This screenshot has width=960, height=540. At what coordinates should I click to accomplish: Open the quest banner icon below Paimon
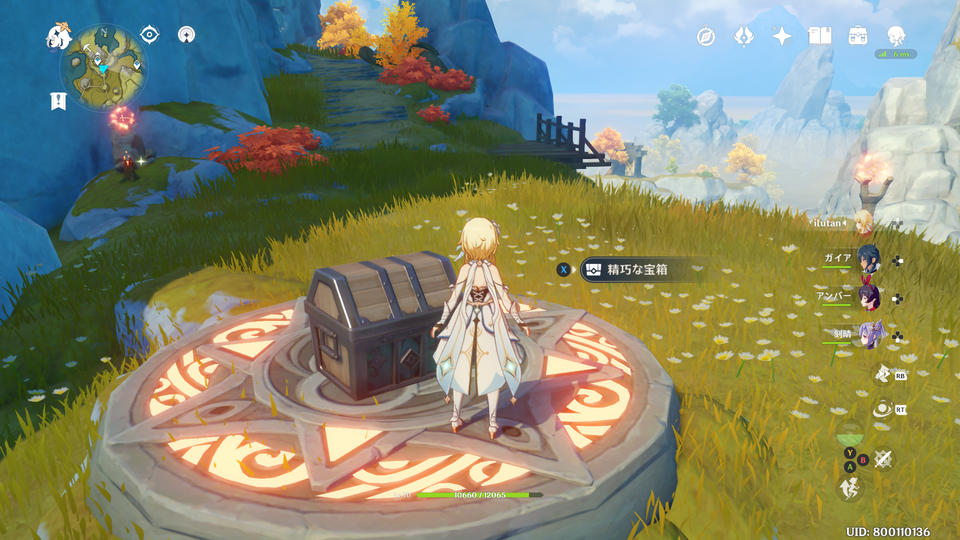coord(57,100)
